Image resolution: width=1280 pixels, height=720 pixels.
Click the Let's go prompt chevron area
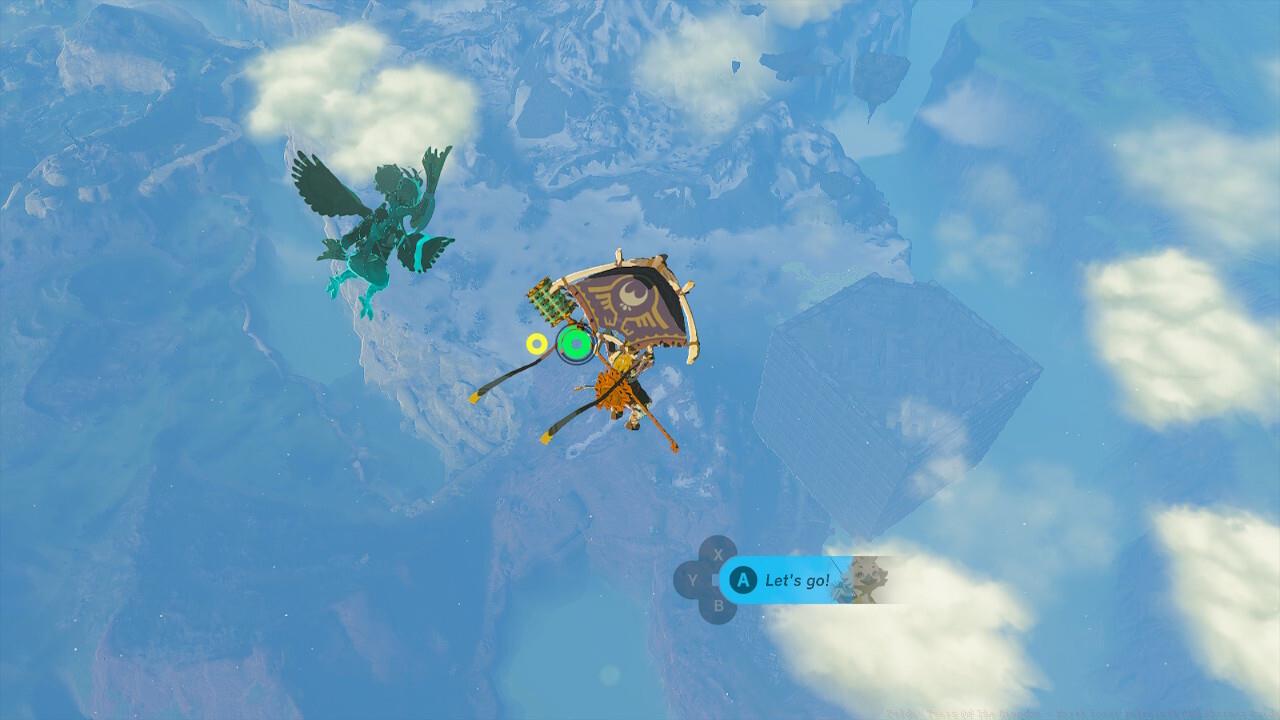(800, 580)
